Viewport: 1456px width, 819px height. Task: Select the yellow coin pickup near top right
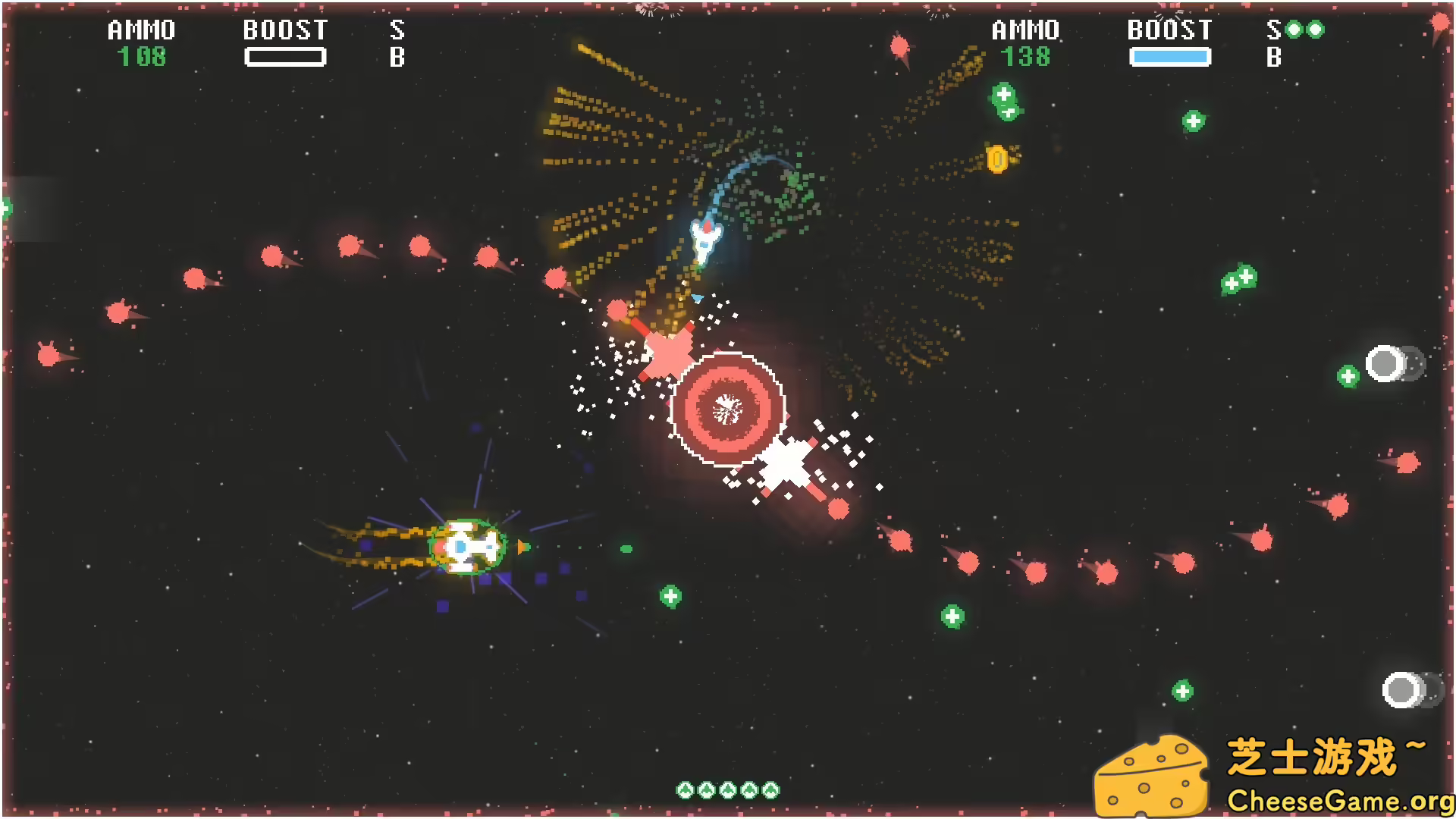point(999,159)
